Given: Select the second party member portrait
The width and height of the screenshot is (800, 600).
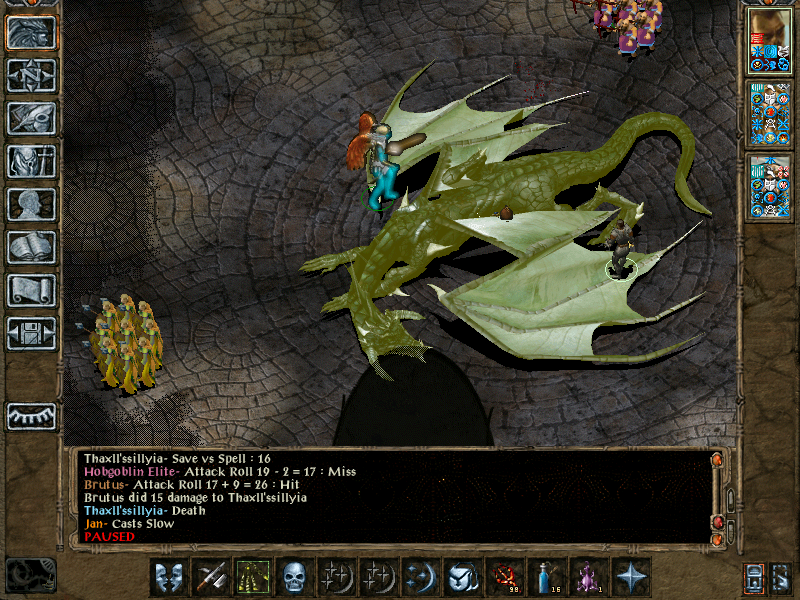Looking at the screenshot, I should (769, 114).
